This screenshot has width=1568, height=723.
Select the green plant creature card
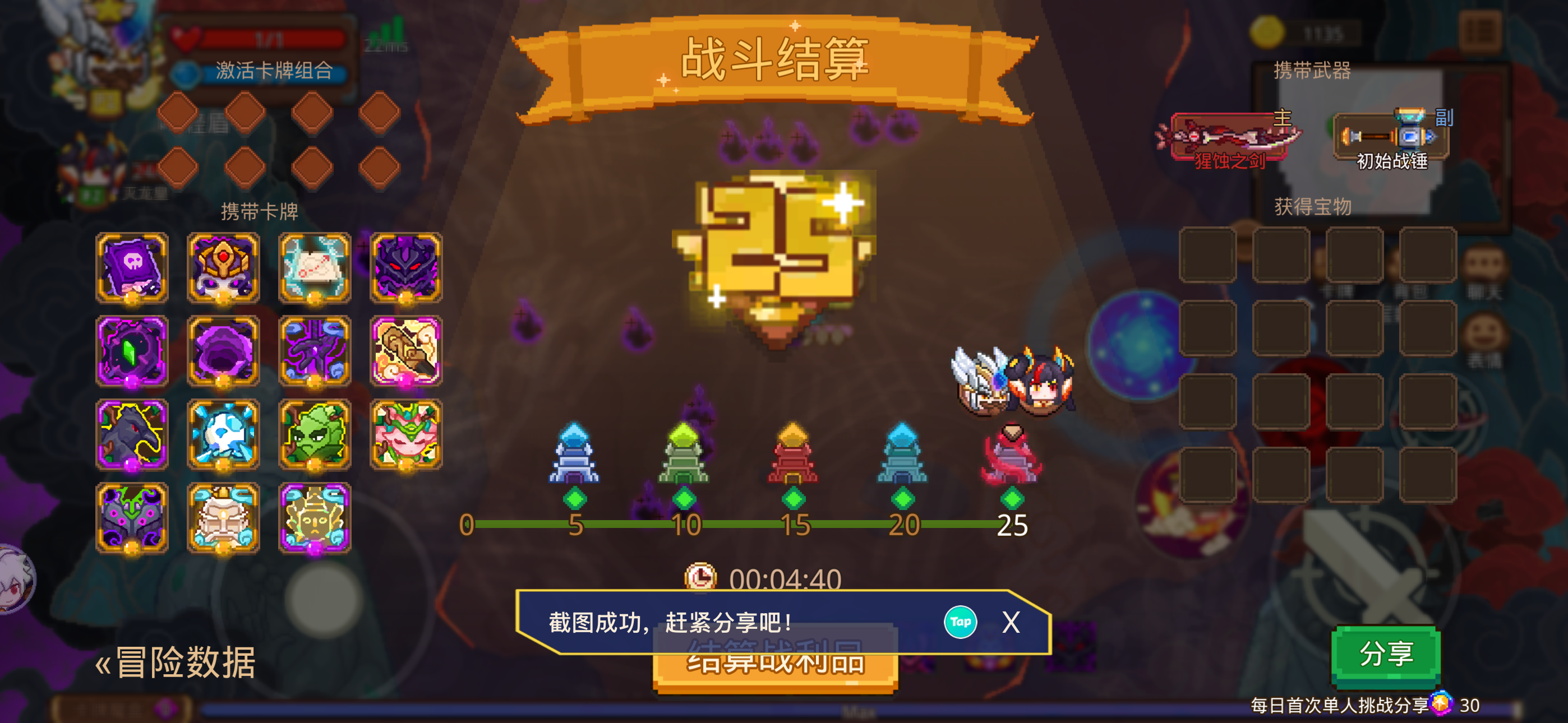click(x=315, y=434)
